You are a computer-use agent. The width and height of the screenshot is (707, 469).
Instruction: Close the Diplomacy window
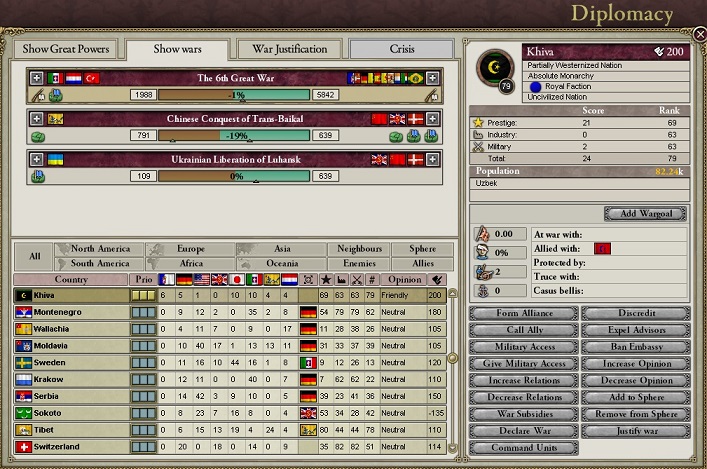[698, 34]
